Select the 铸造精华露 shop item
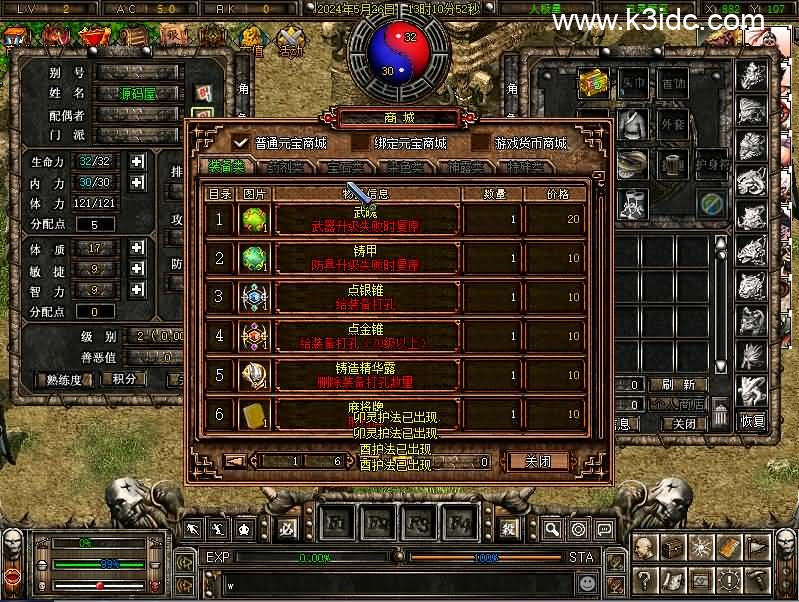This screenshot has height=602, width=799. (x=366, y=375)
